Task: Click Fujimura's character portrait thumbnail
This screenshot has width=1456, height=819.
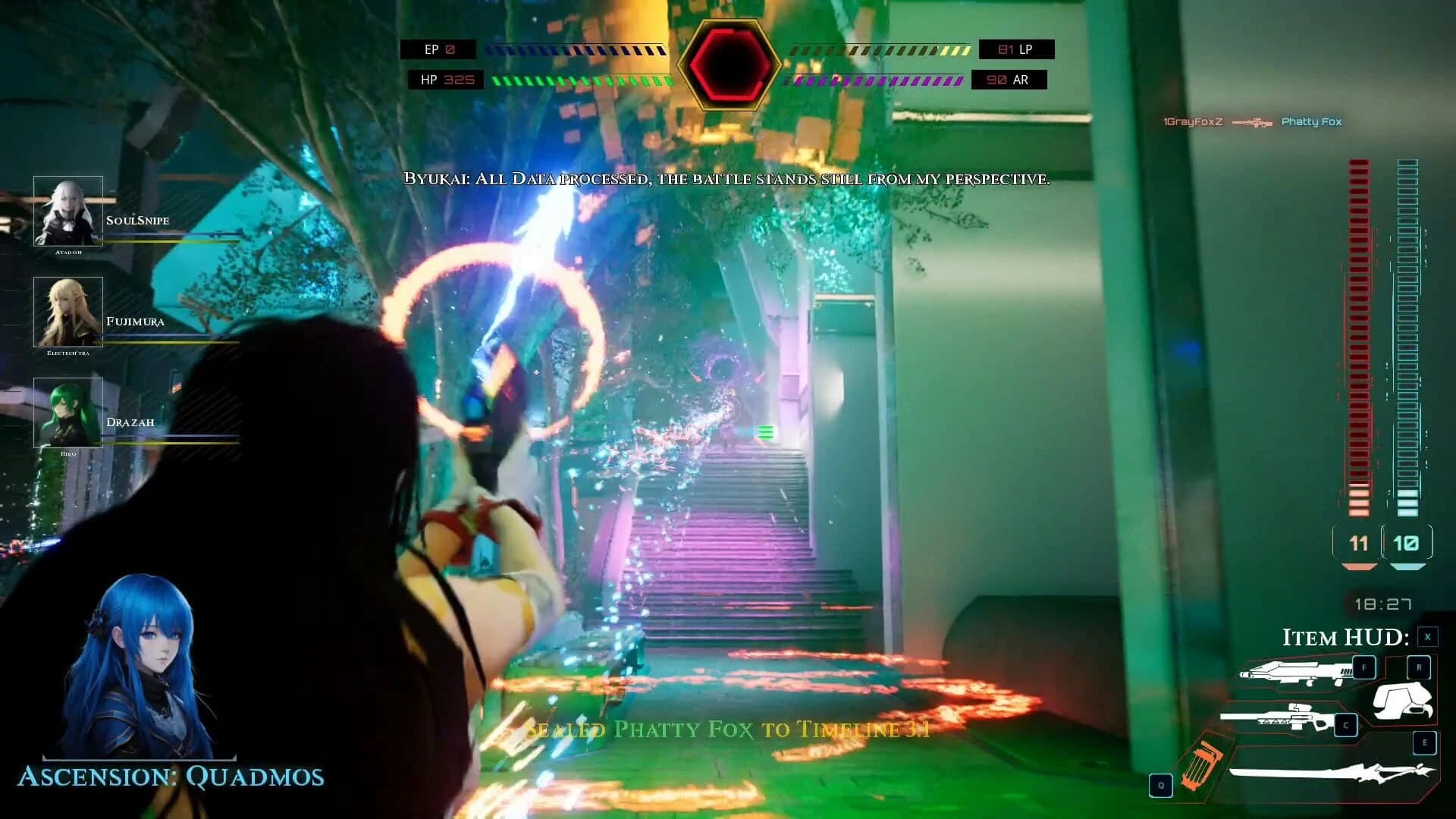Action: pyautogui.click(x=69, y=312)
